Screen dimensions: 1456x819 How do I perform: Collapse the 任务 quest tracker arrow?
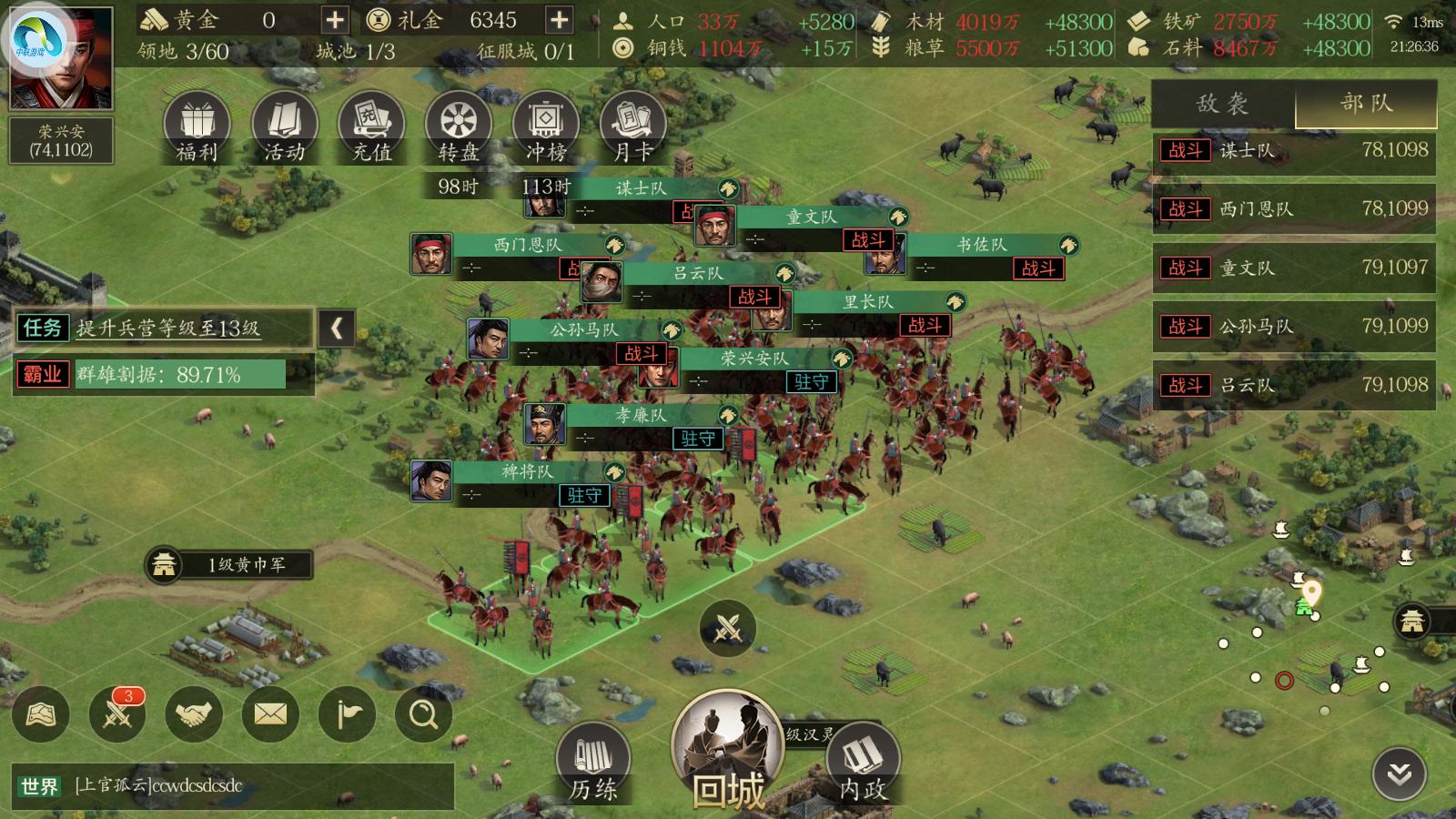[x=337, y=328]
